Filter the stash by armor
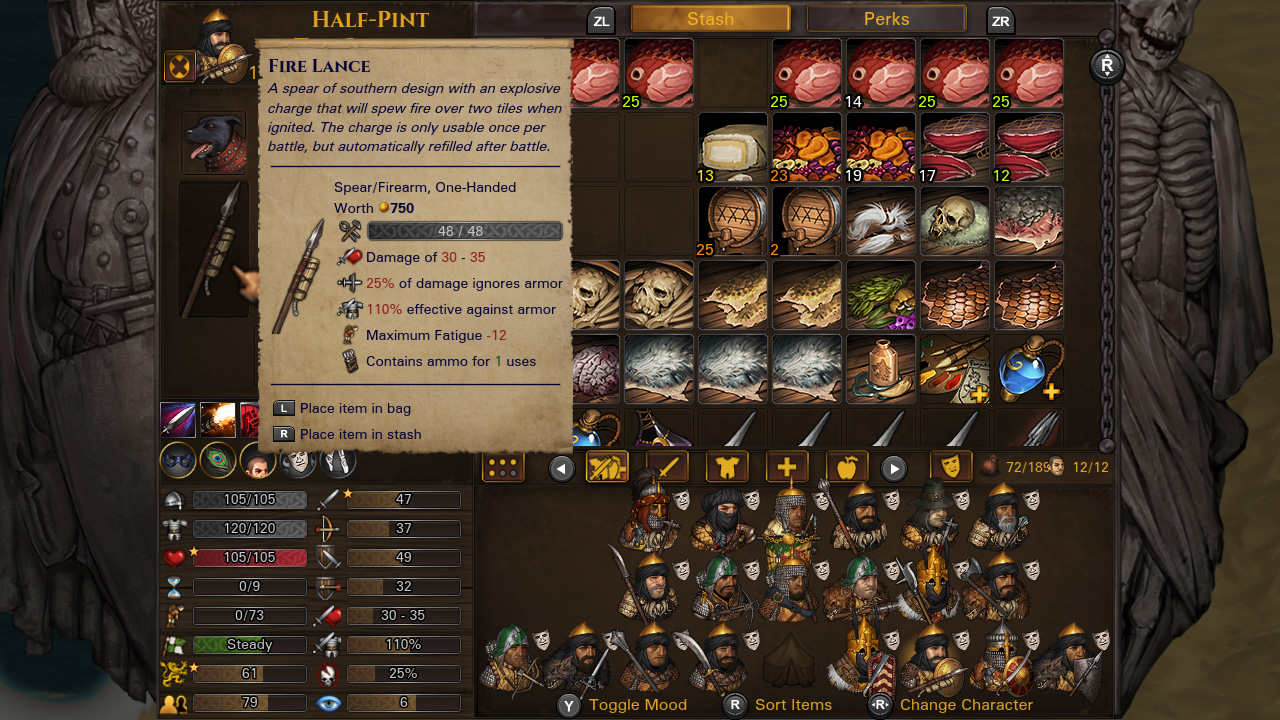This screenshot has height=720, width=1280. tap(727, 466)
